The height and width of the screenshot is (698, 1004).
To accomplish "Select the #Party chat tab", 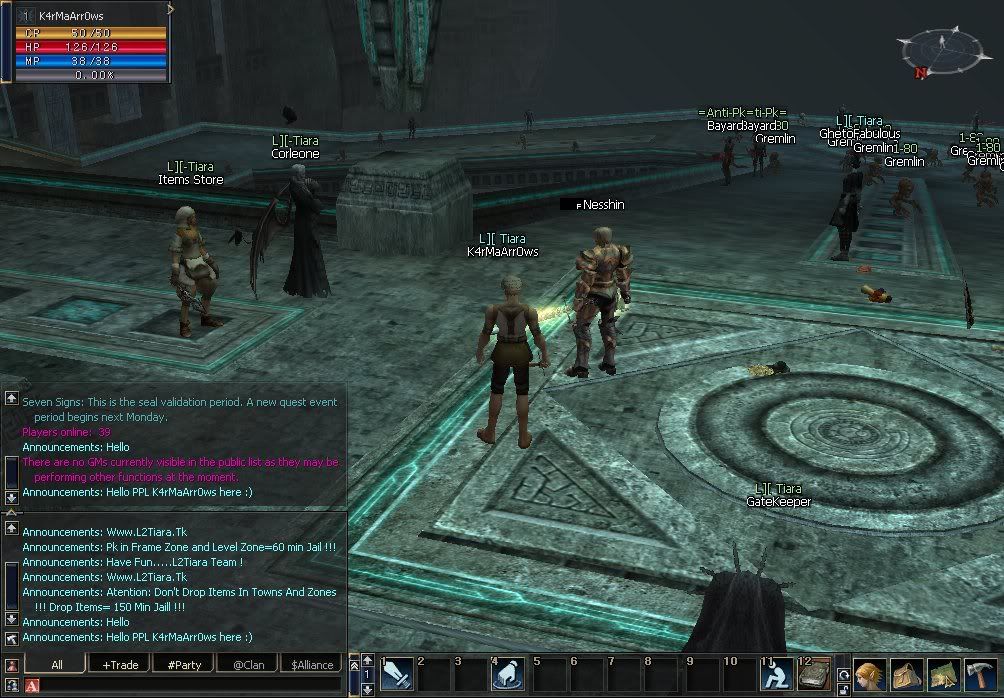I will [184, 664].
